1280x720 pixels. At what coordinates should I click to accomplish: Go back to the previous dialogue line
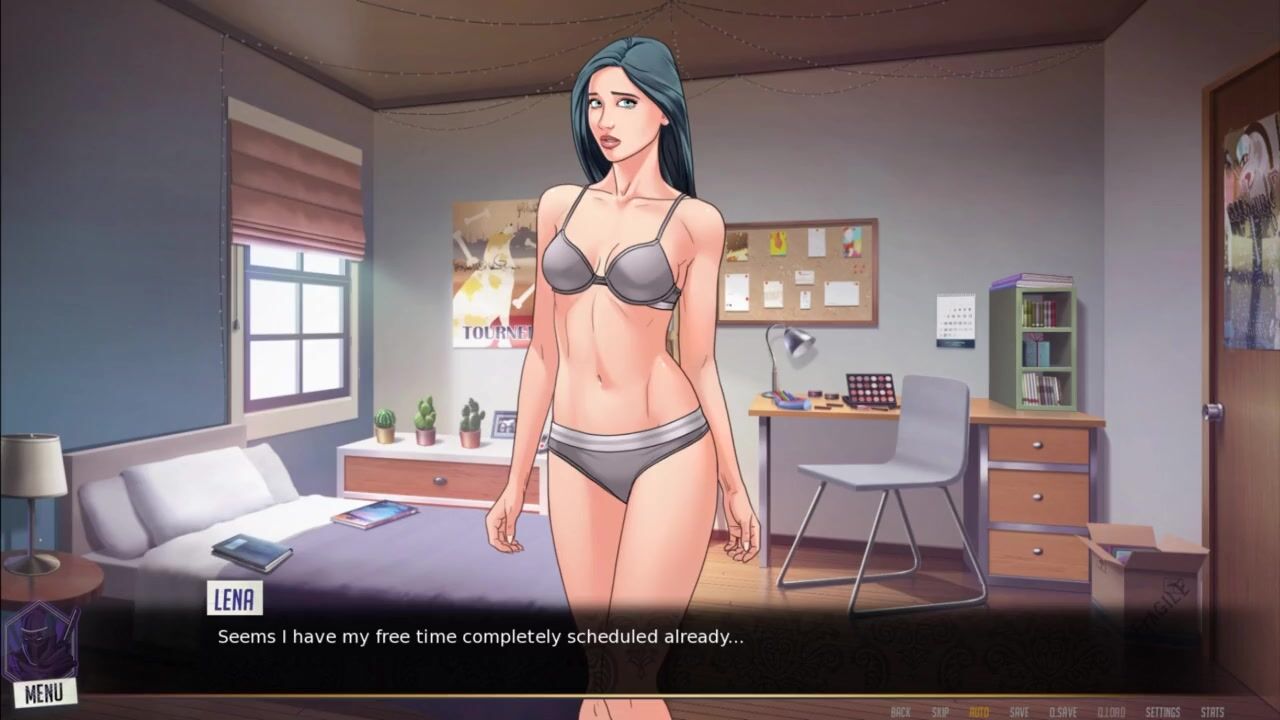click(x=900, y=712)
